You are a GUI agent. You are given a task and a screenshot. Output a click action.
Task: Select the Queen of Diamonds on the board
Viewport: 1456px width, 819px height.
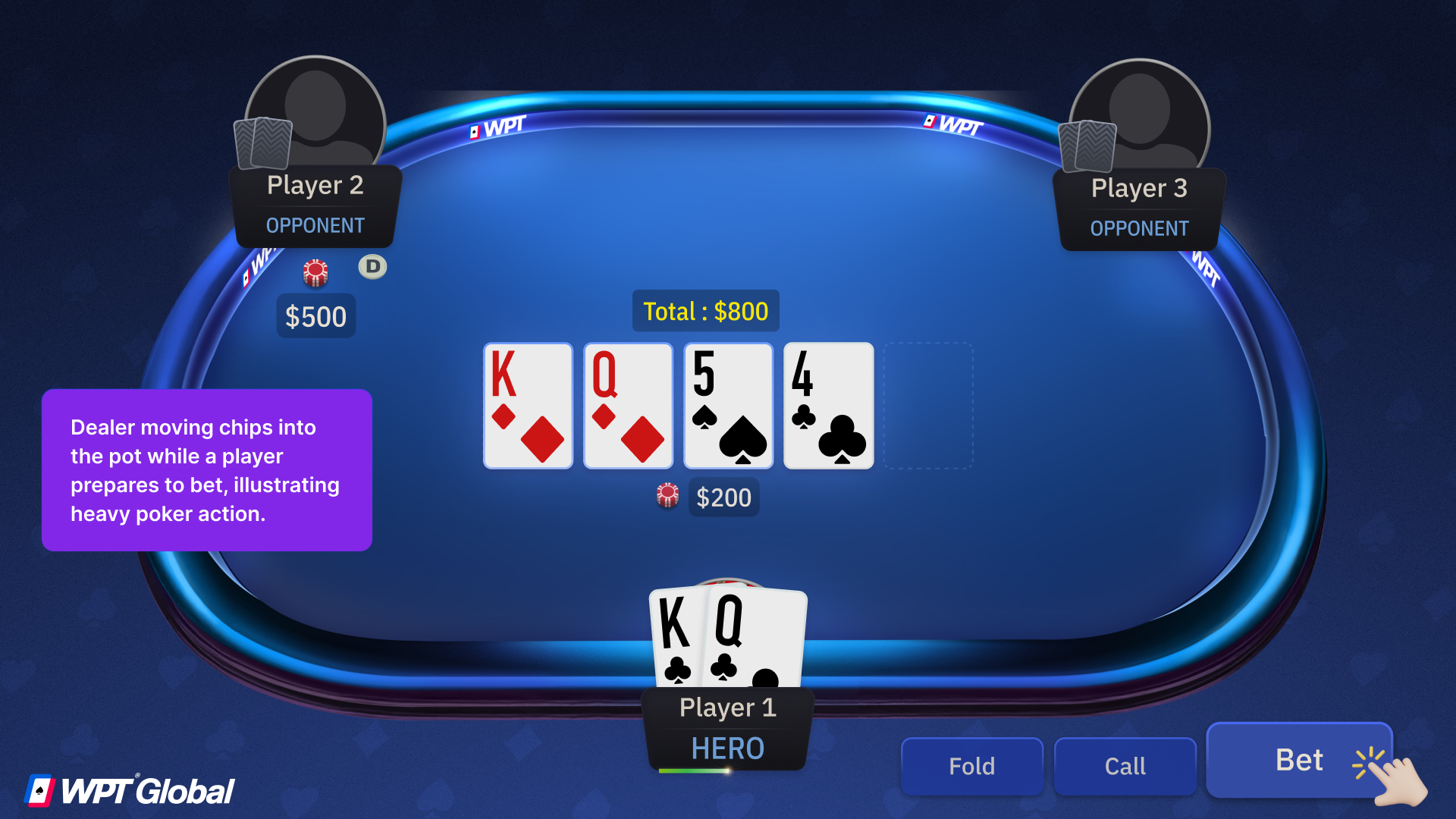(627, 405)
